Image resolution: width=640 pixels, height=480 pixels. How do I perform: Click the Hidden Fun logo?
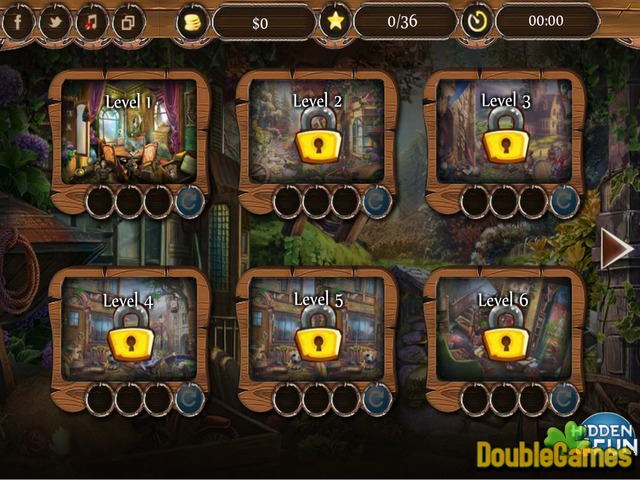[607, 427]
